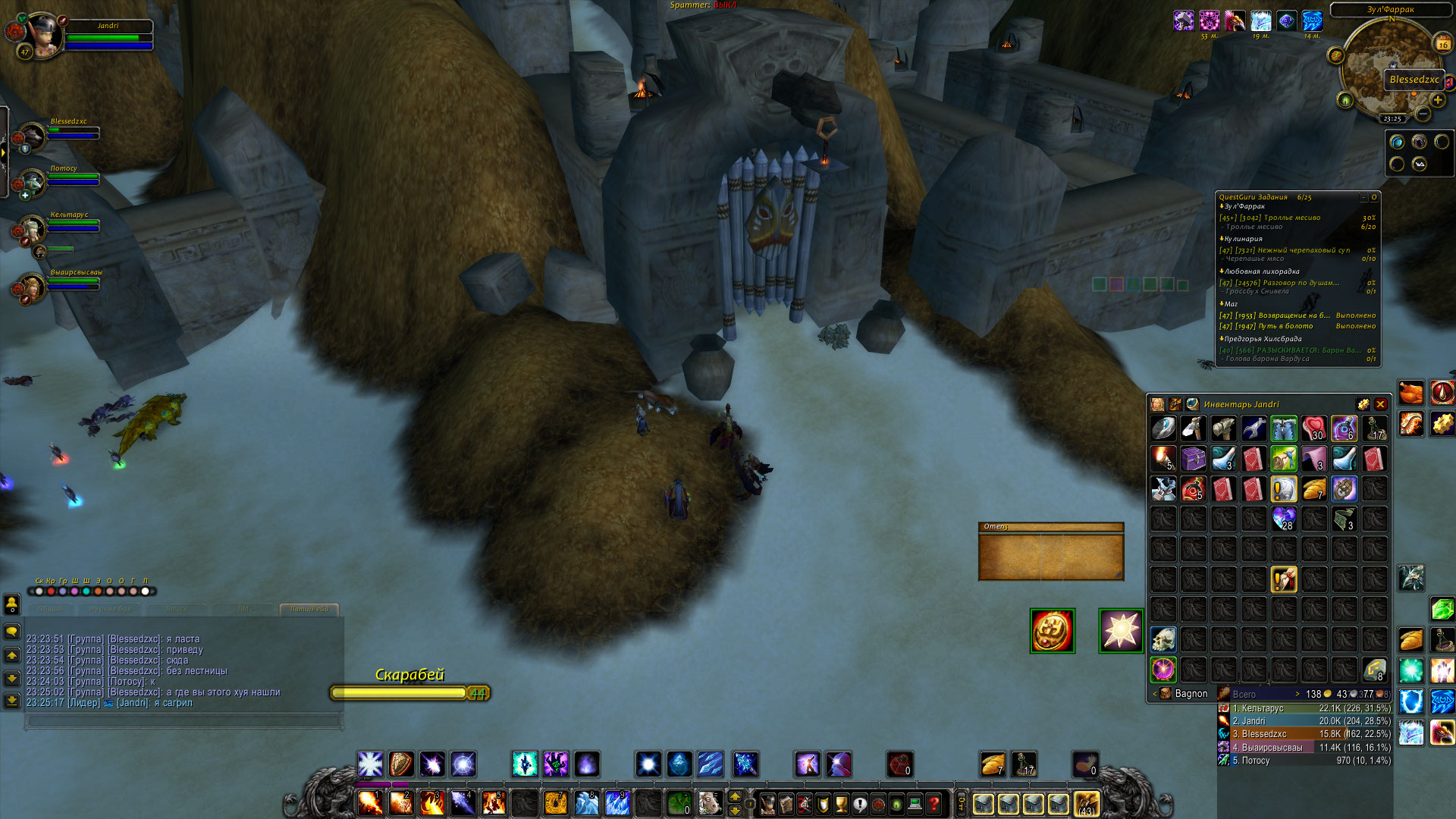Select the purple chest item in inventory
The width and height of the screenshot is (1456, 819).
pos(1193,459)
